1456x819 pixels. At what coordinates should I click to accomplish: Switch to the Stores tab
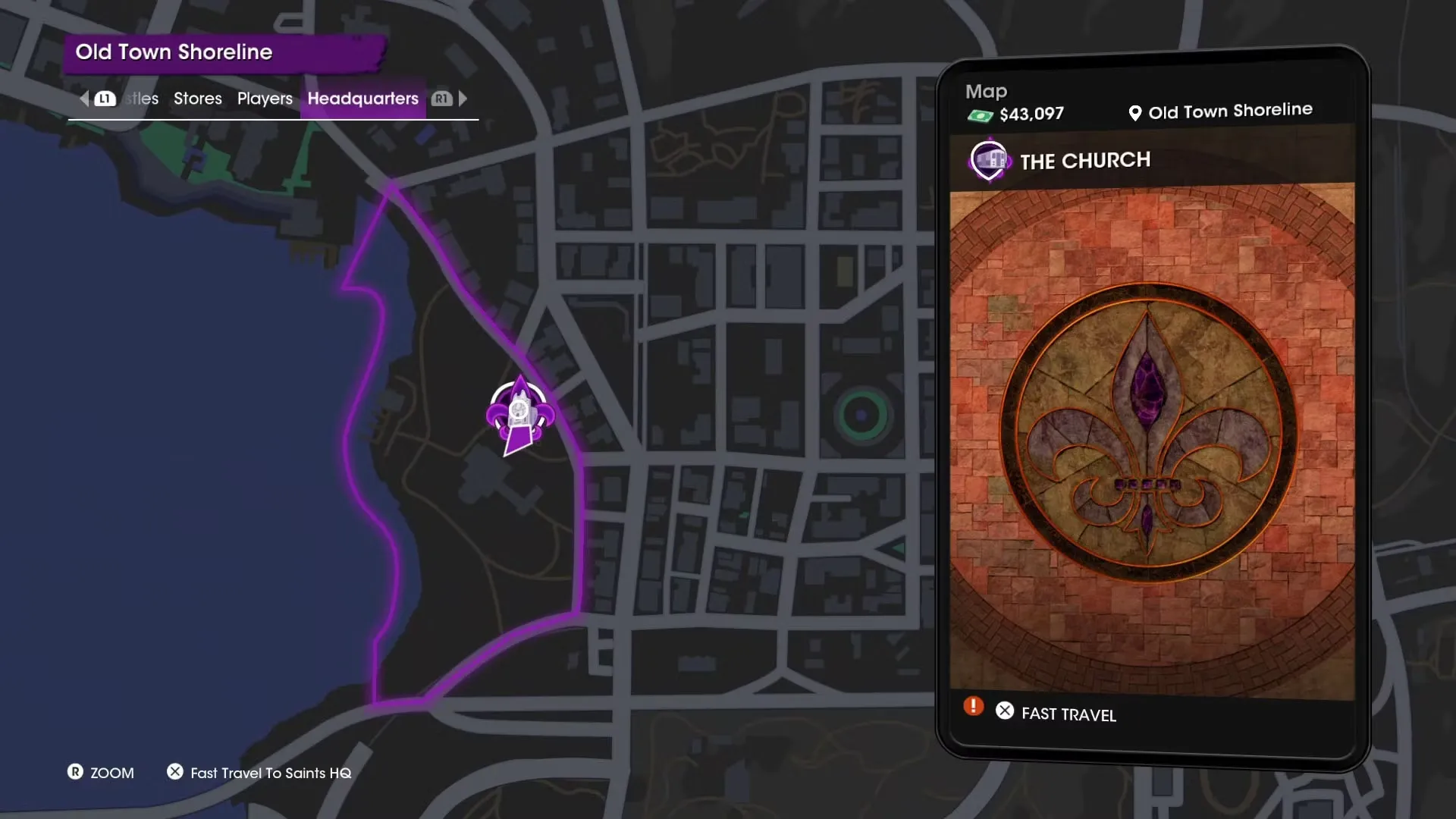(x=197, y=99)
